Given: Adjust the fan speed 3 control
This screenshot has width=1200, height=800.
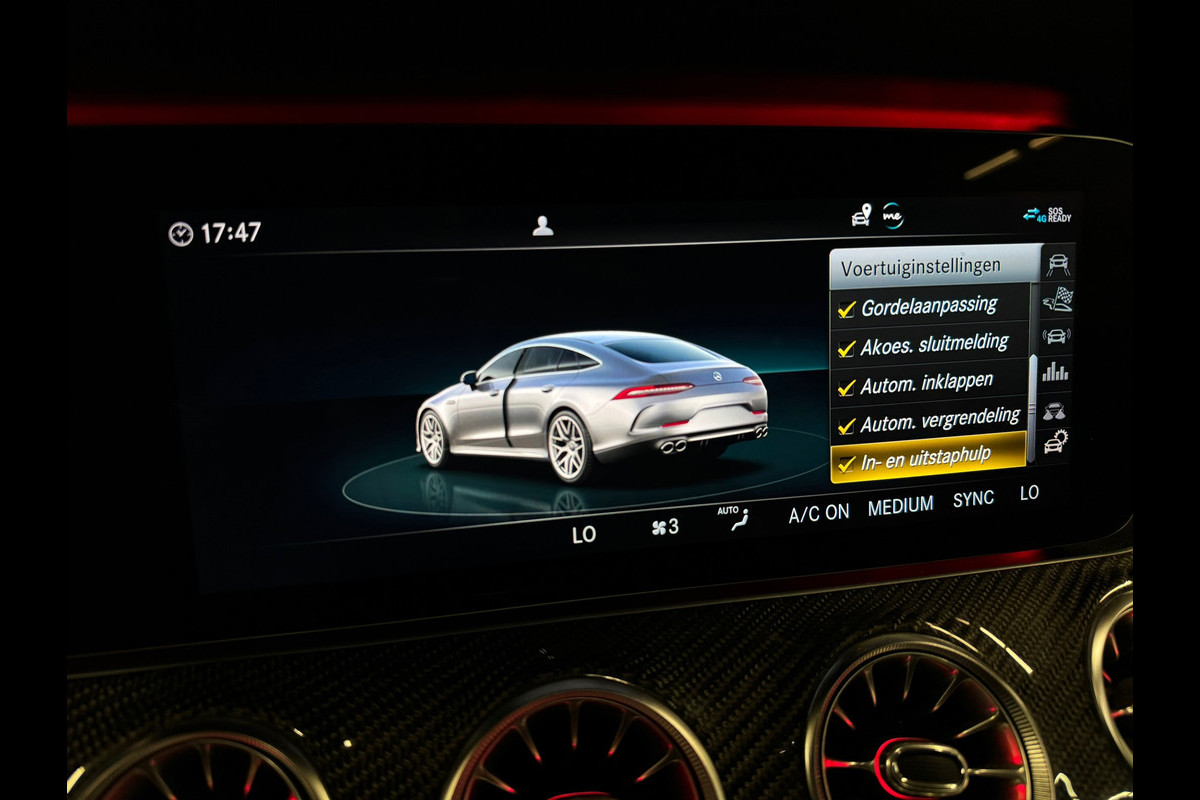Looking at the screenshot, I should click(665, 526).
